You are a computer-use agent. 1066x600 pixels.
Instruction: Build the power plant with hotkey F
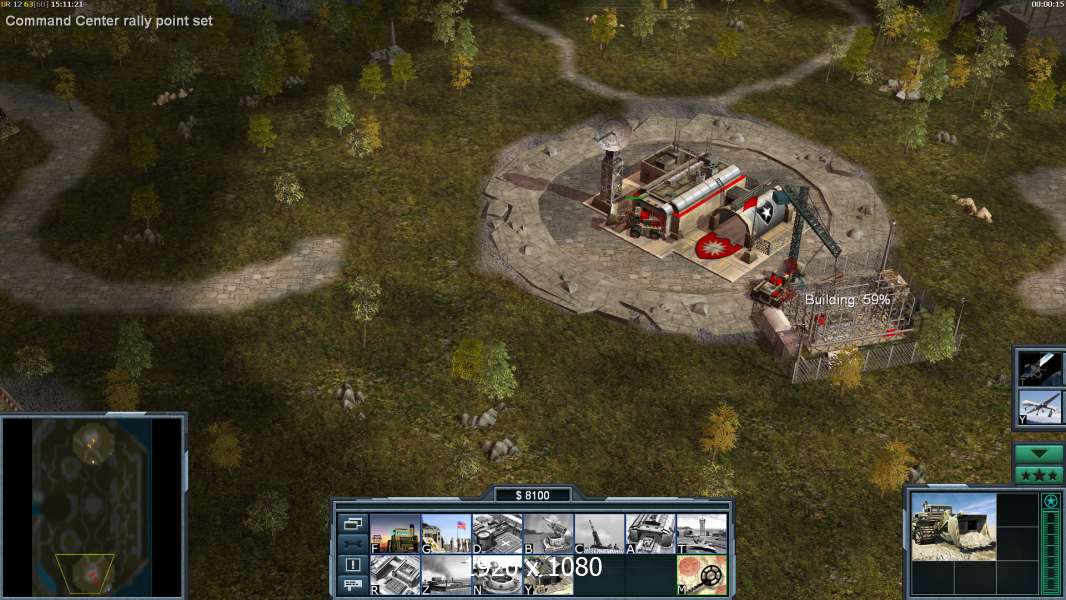(x=395, y=534)
